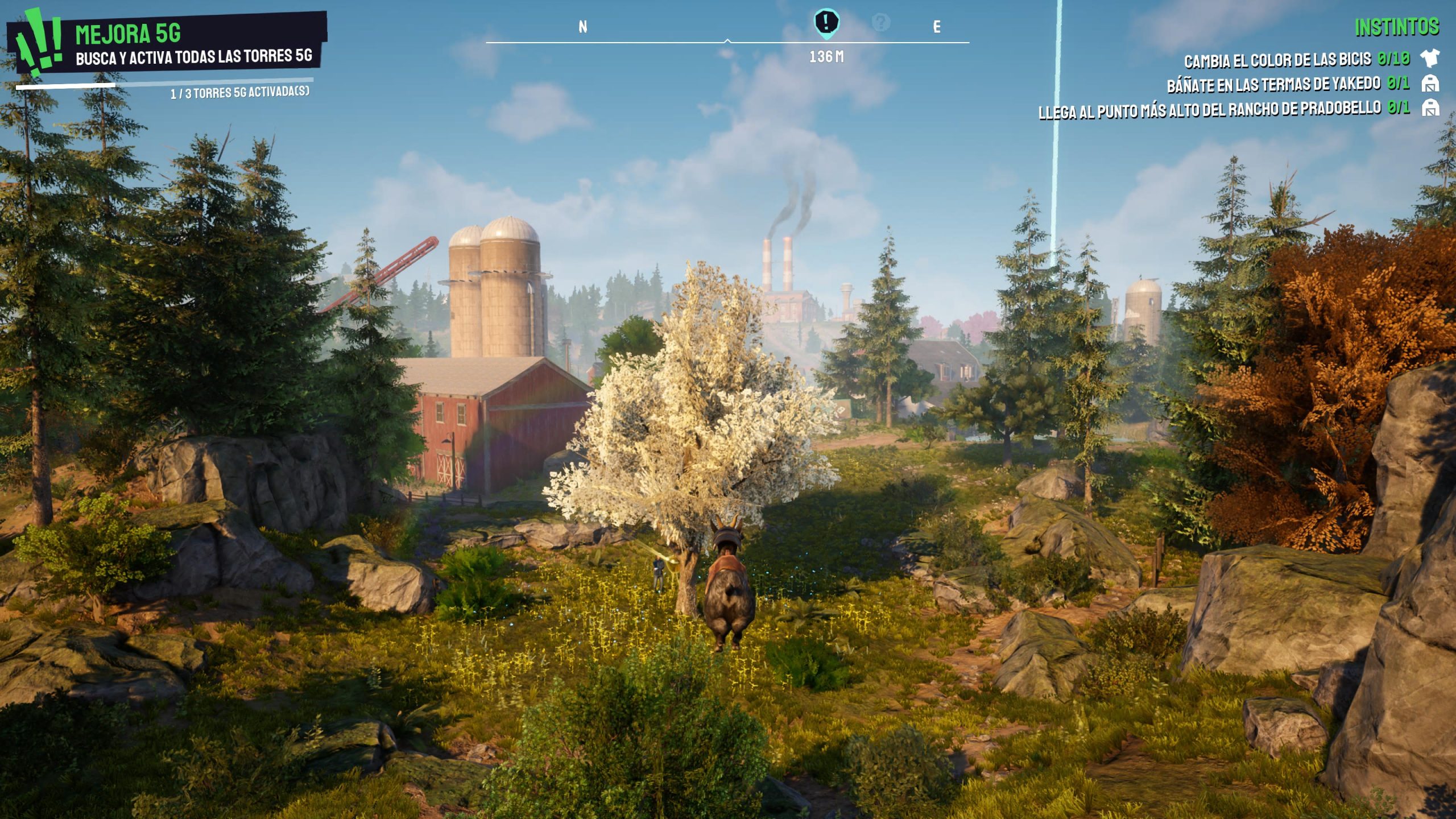Open the Instintos objectives header
The width and height of the screenshot is (1456, 819).
point(1396,27)
